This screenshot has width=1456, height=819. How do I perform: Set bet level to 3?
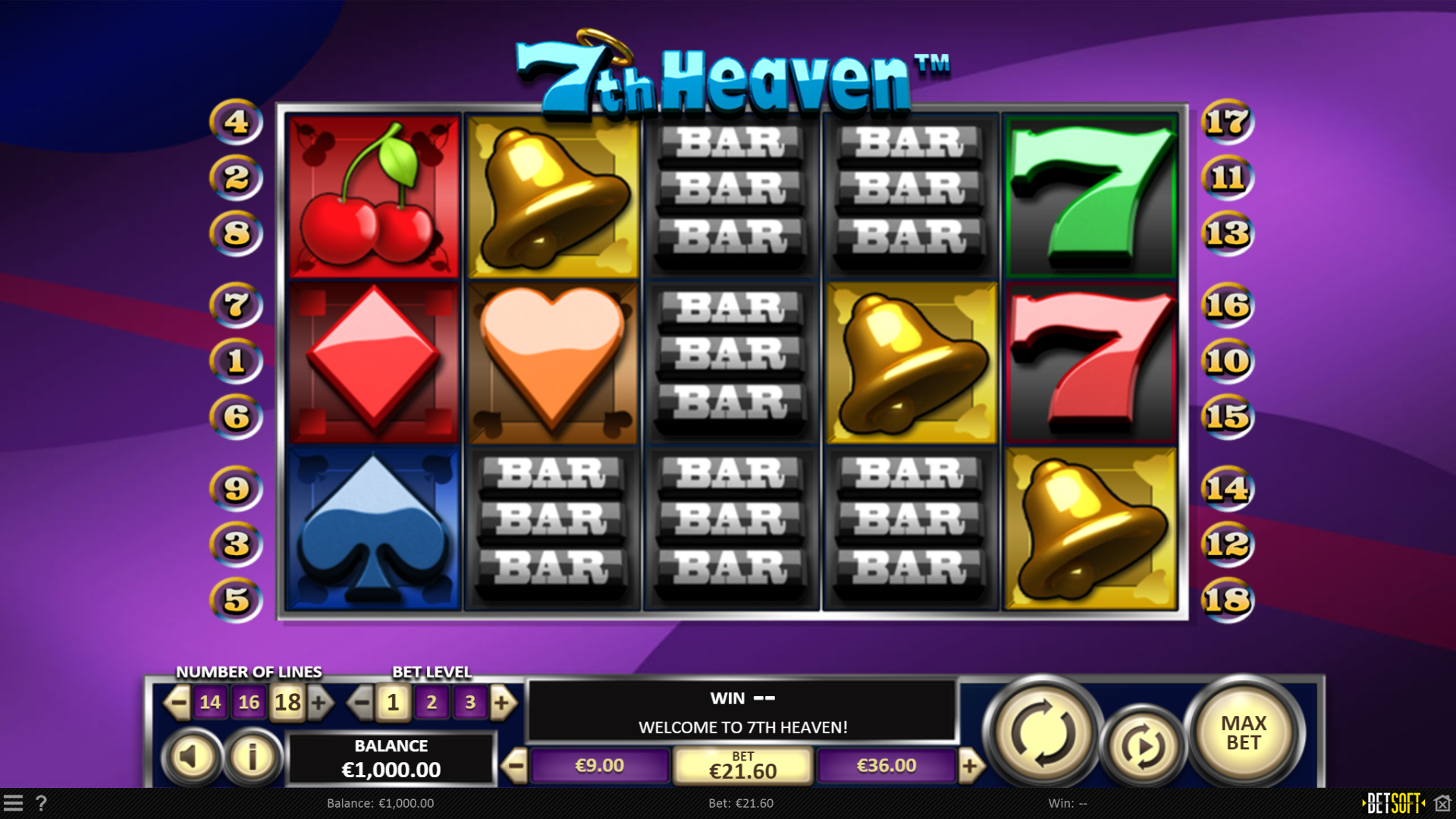470,702
